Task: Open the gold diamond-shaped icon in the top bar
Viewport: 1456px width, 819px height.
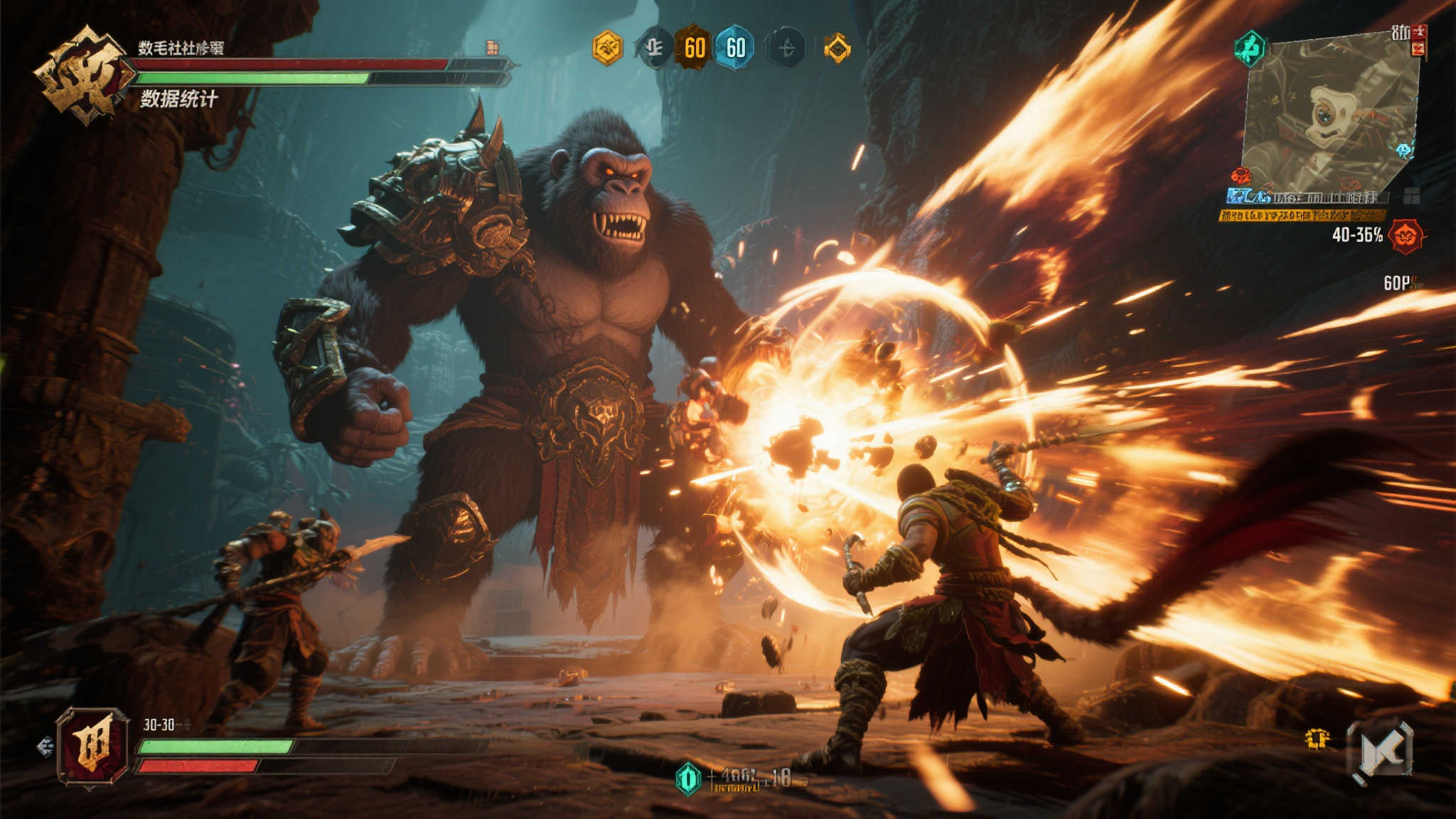Action: [837, 48]
